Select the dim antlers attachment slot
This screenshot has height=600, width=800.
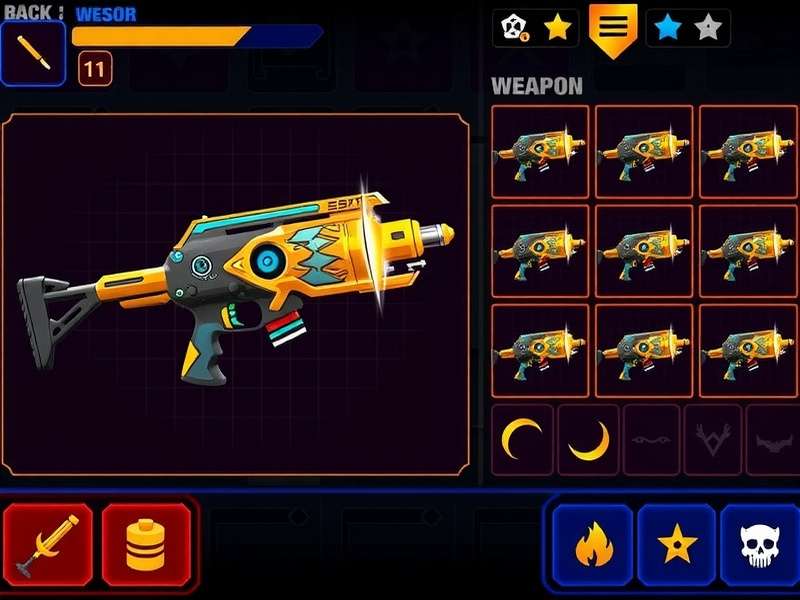pos(713,440)
